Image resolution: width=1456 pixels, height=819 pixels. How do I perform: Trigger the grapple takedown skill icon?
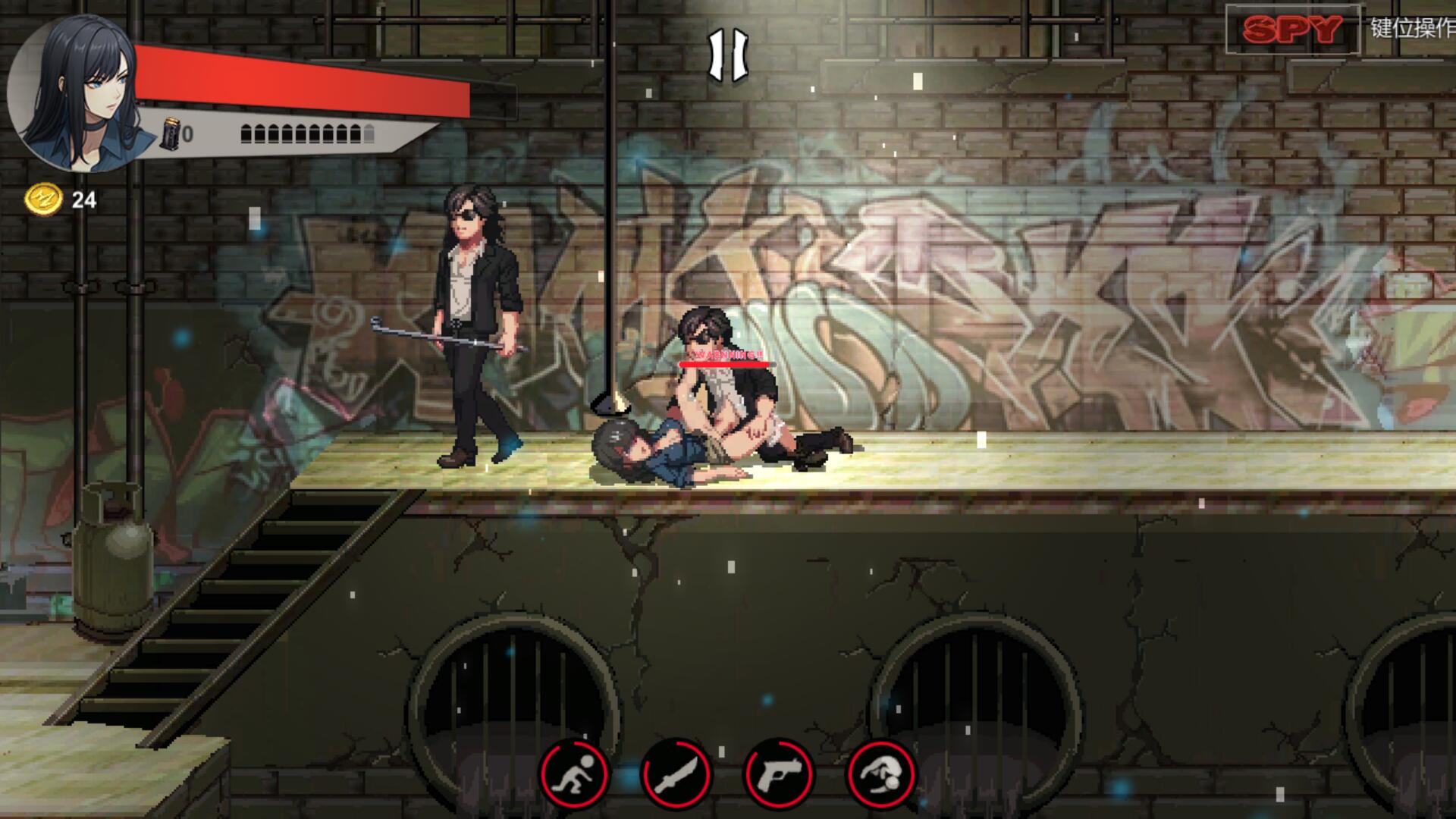coord(880,774)
